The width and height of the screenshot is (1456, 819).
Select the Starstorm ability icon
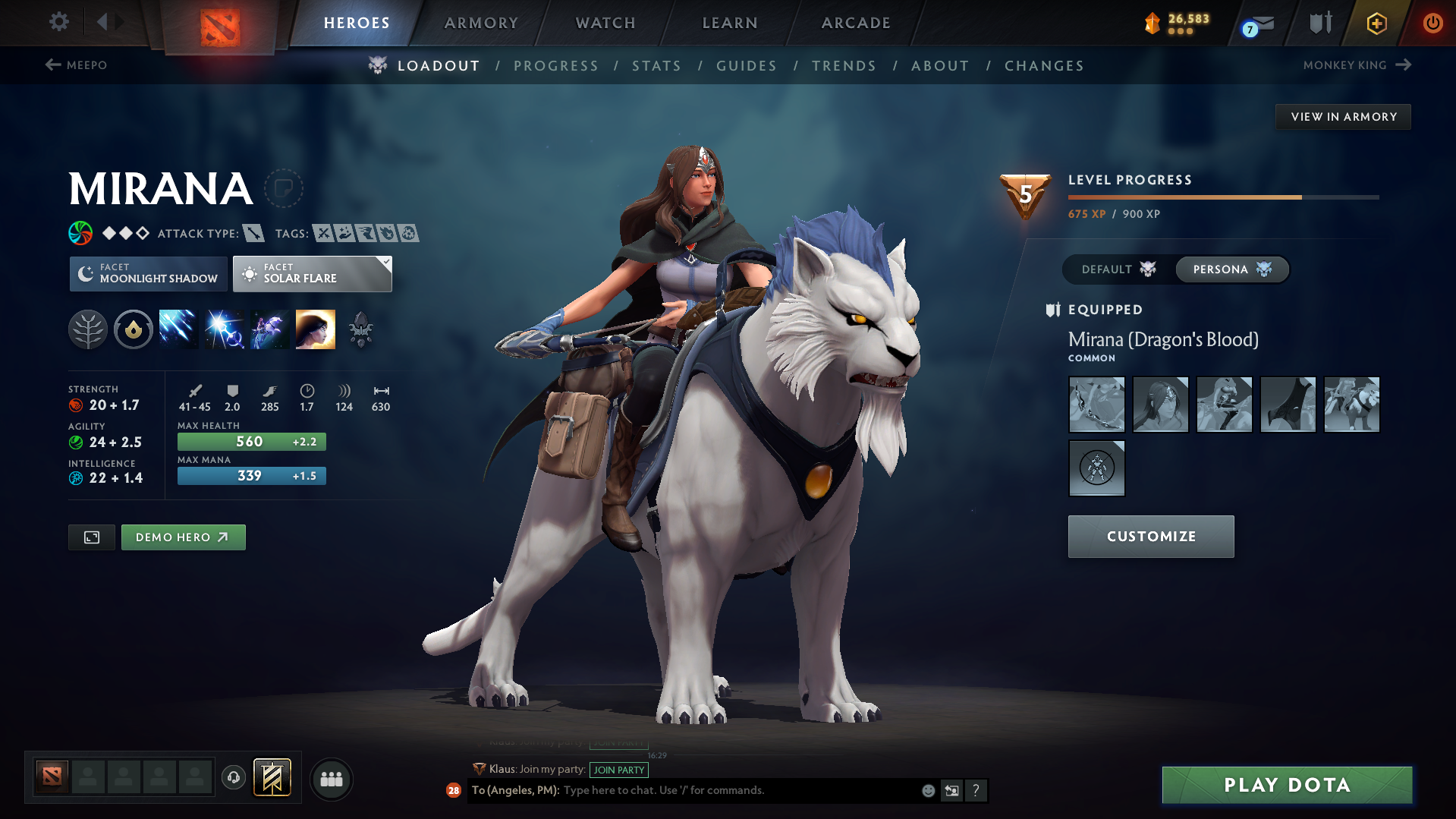[178, 329]
